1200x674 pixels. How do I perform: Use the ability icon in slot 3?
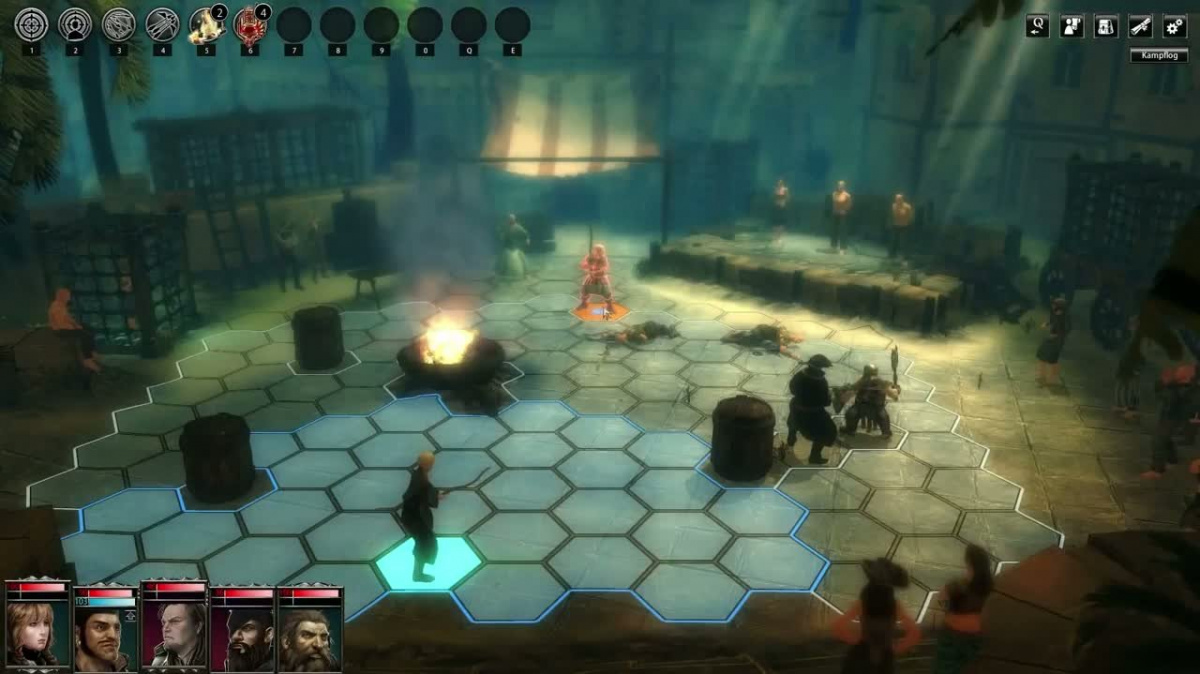coord(119,25)
